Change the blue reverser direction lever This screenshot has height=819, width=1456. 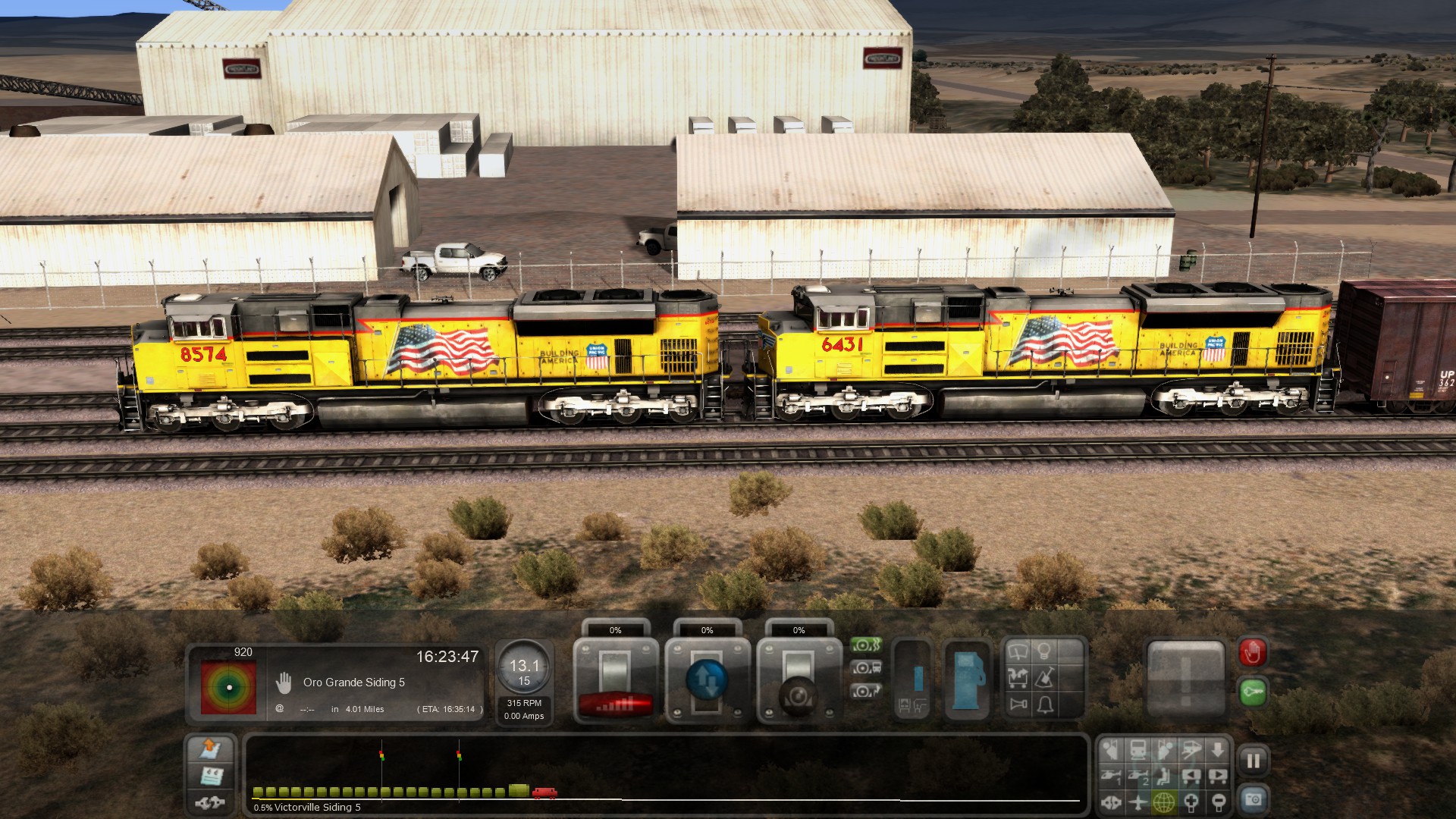pyautogui.click(x=707, y=679)
